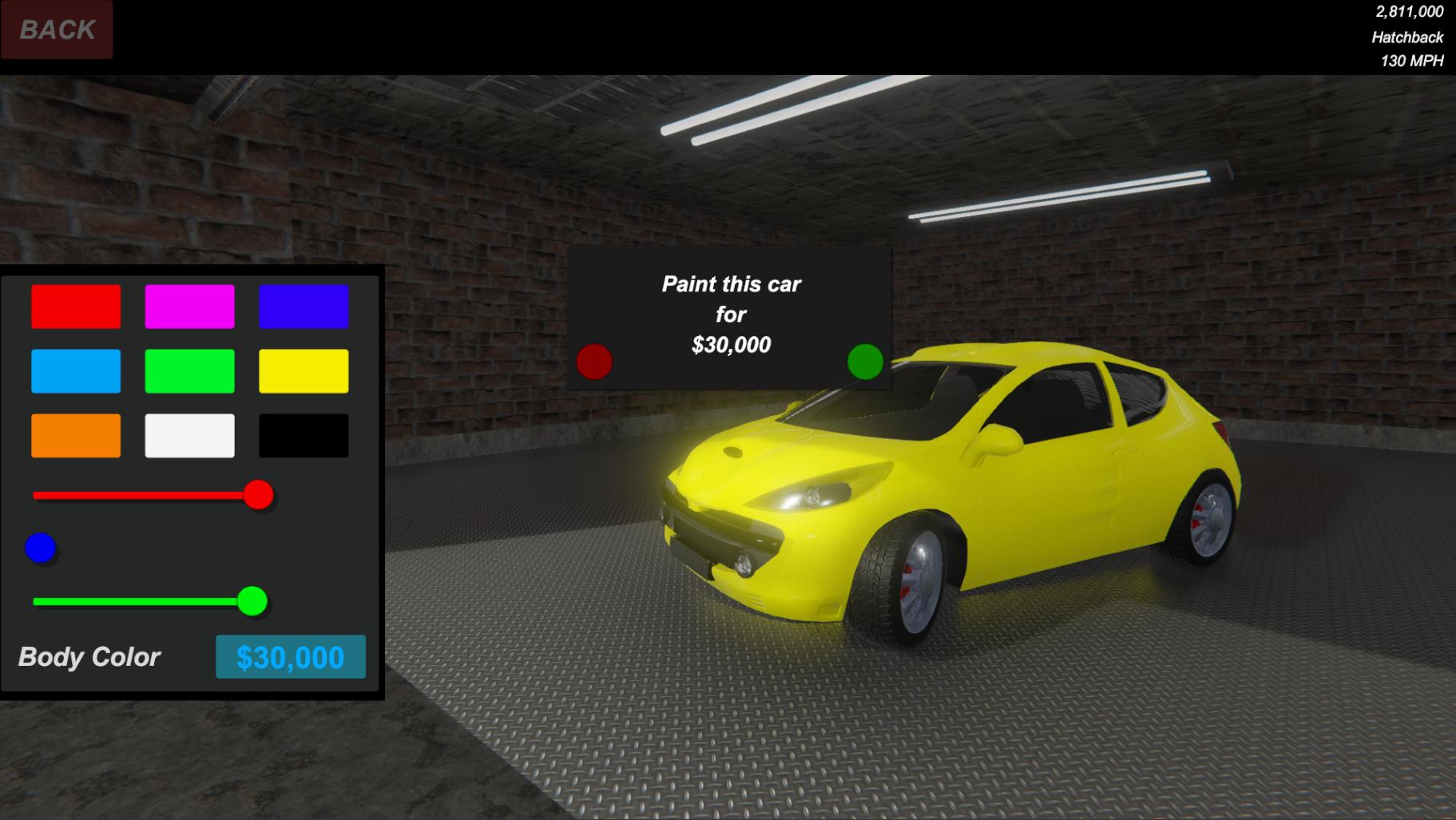Click the Hatchback type indicator

click(x=1409, y=36)
